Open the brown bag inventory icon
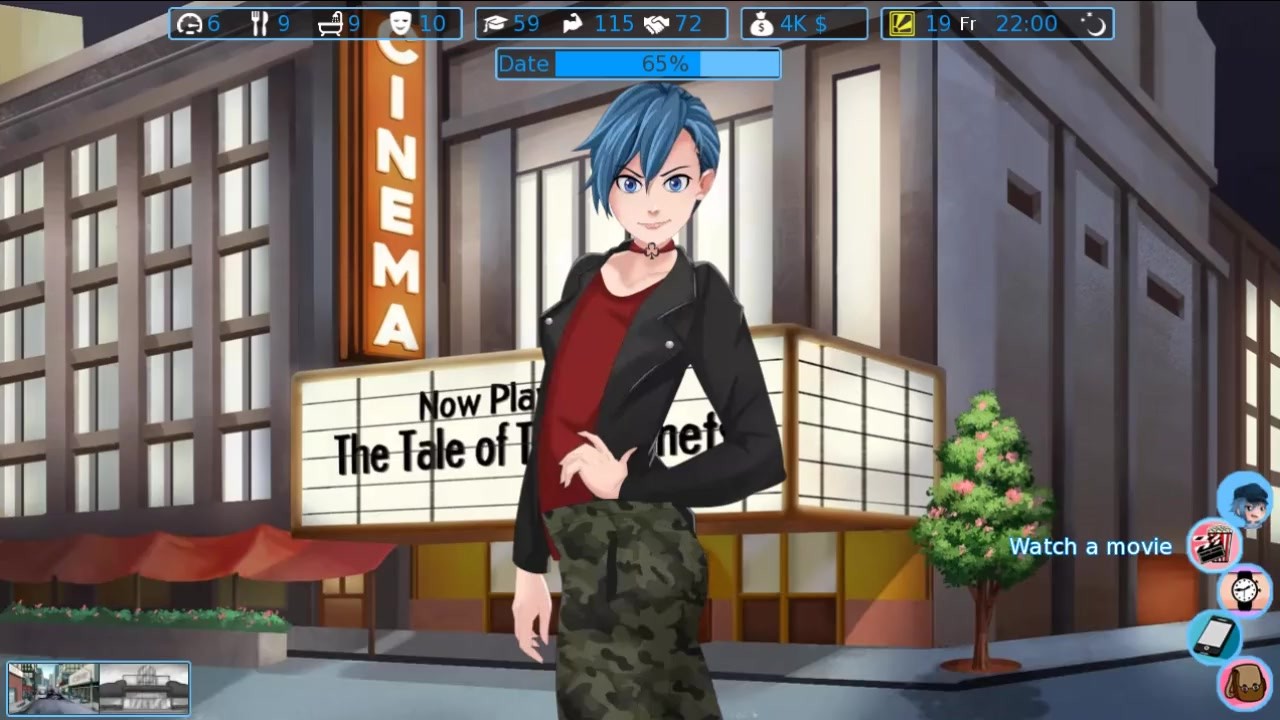 coord(1244,683)
